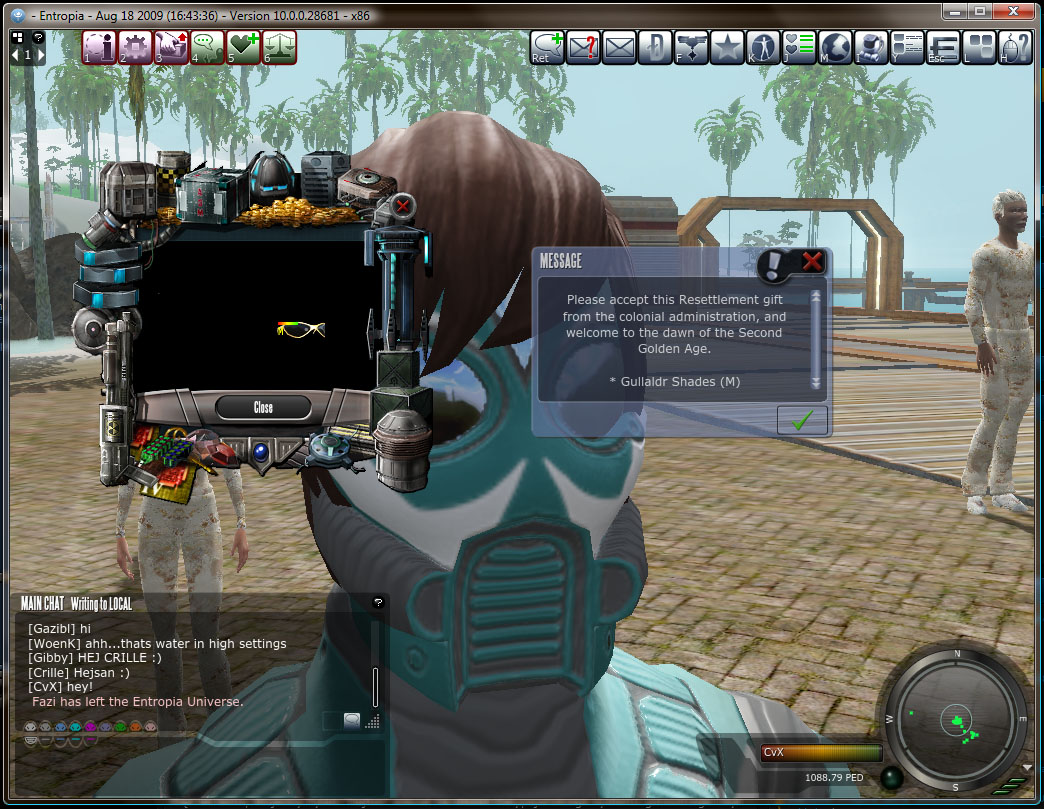Select the balance scales icon in quick slot 6
The image size is (1044, 809).
279,47
